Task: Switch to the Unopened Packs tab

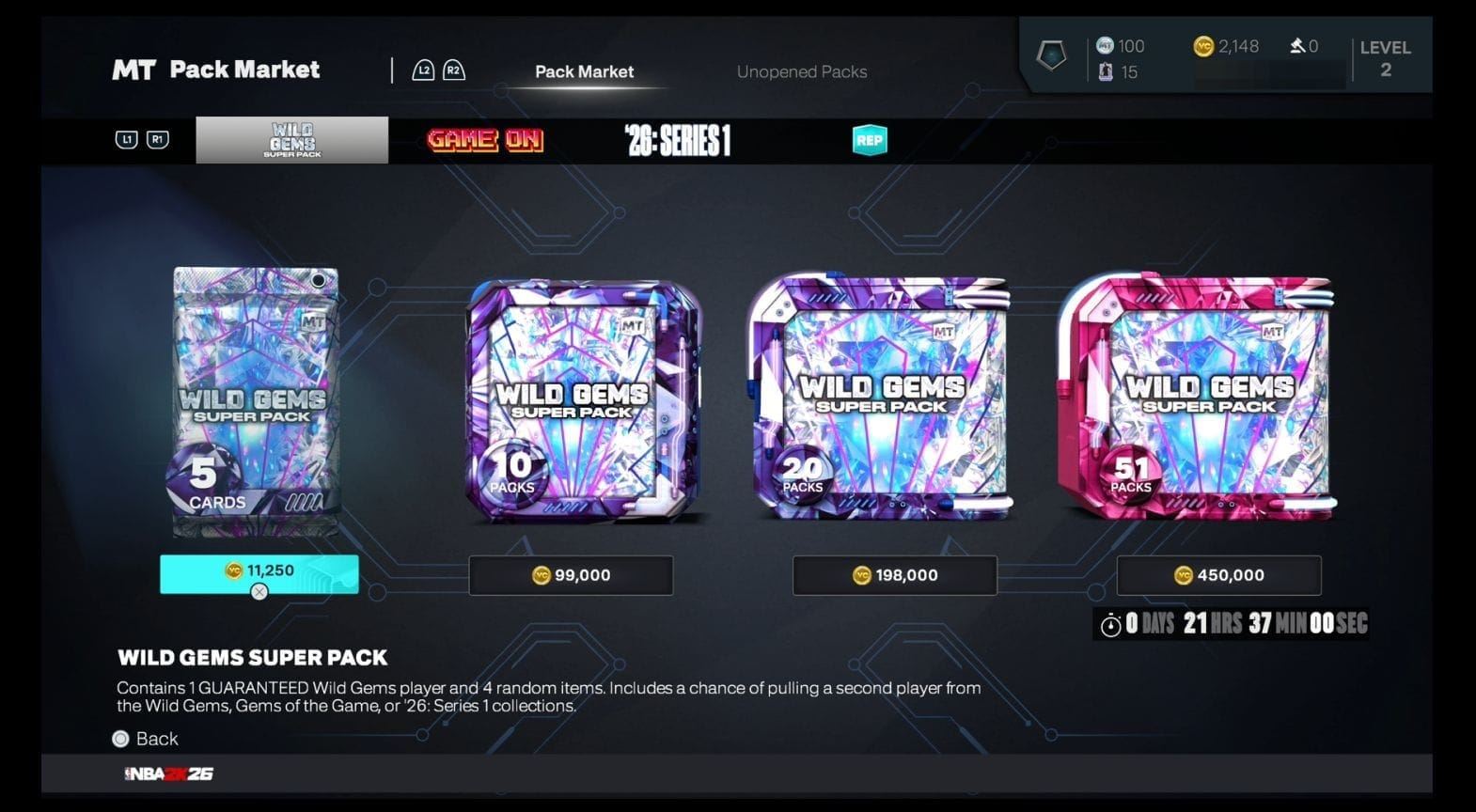Action: click(801, 71)
